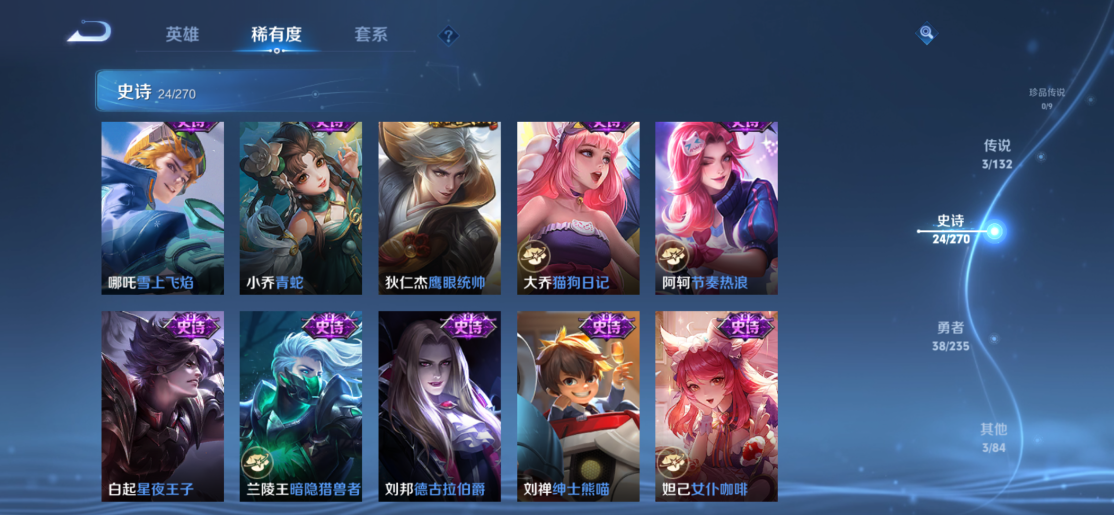Switch to the 英雄 tab

coord(182,35)
